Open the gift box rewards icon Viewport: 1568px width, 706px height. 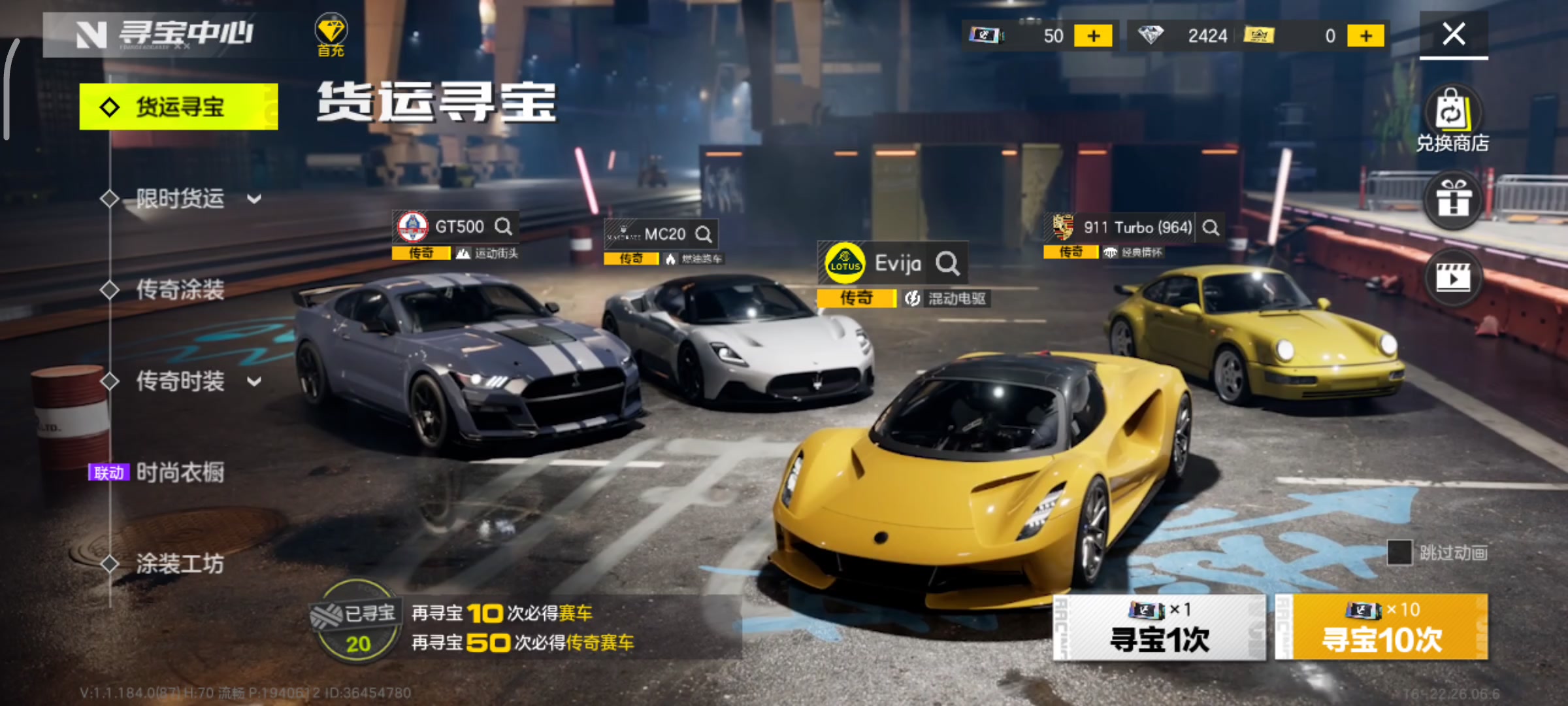(1453, 199)
